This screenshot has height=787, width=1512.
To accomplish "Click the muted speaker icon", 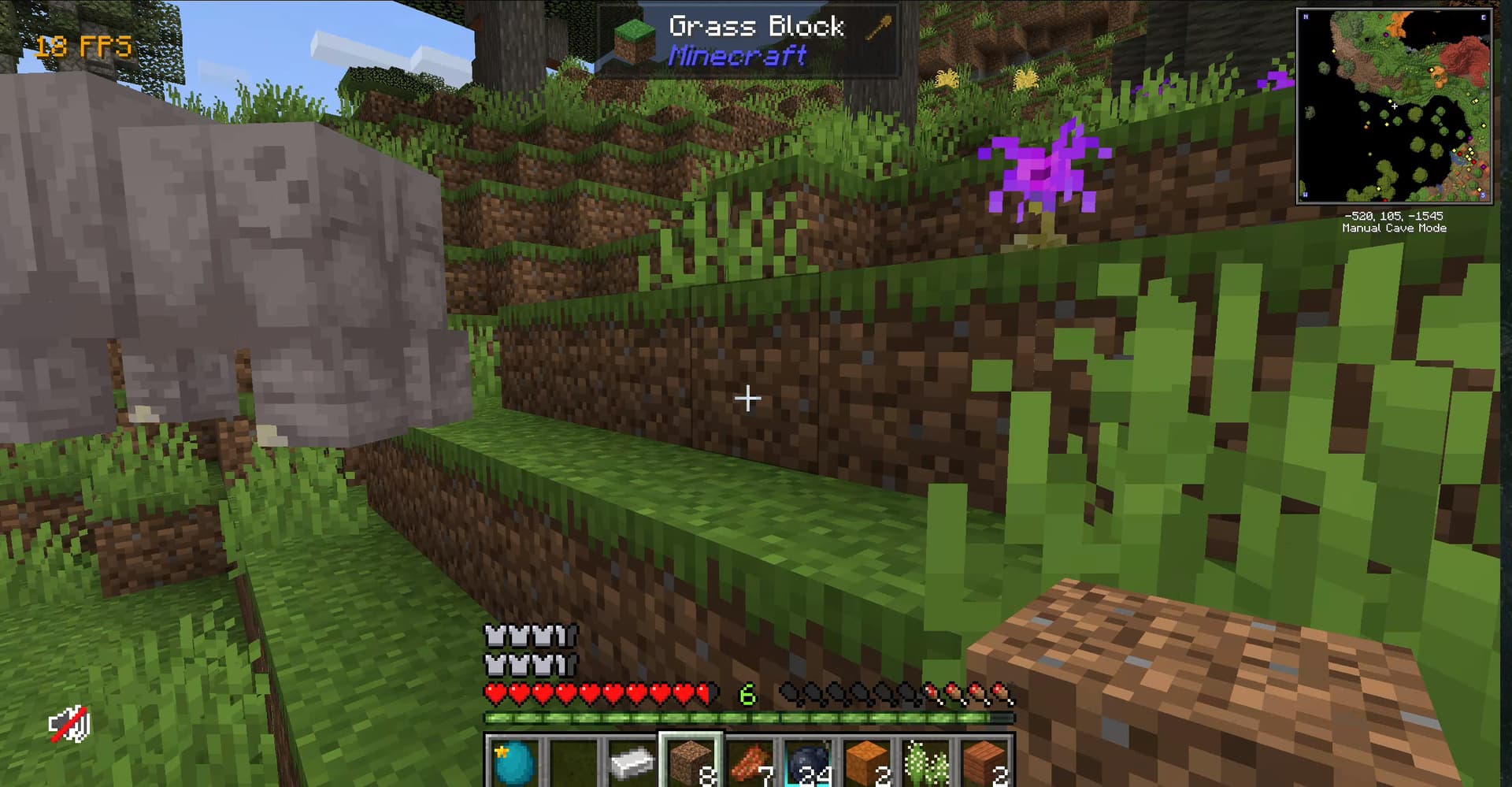I will [x=69, y=725].
